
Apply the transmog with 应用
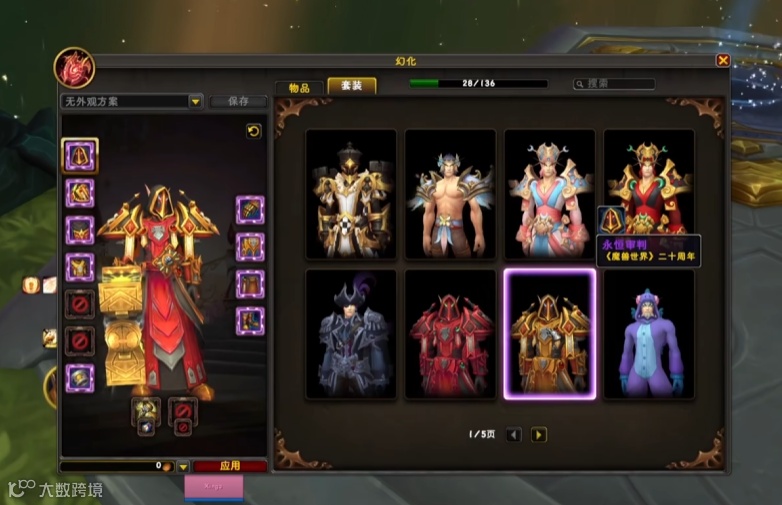tap(230, 466)
